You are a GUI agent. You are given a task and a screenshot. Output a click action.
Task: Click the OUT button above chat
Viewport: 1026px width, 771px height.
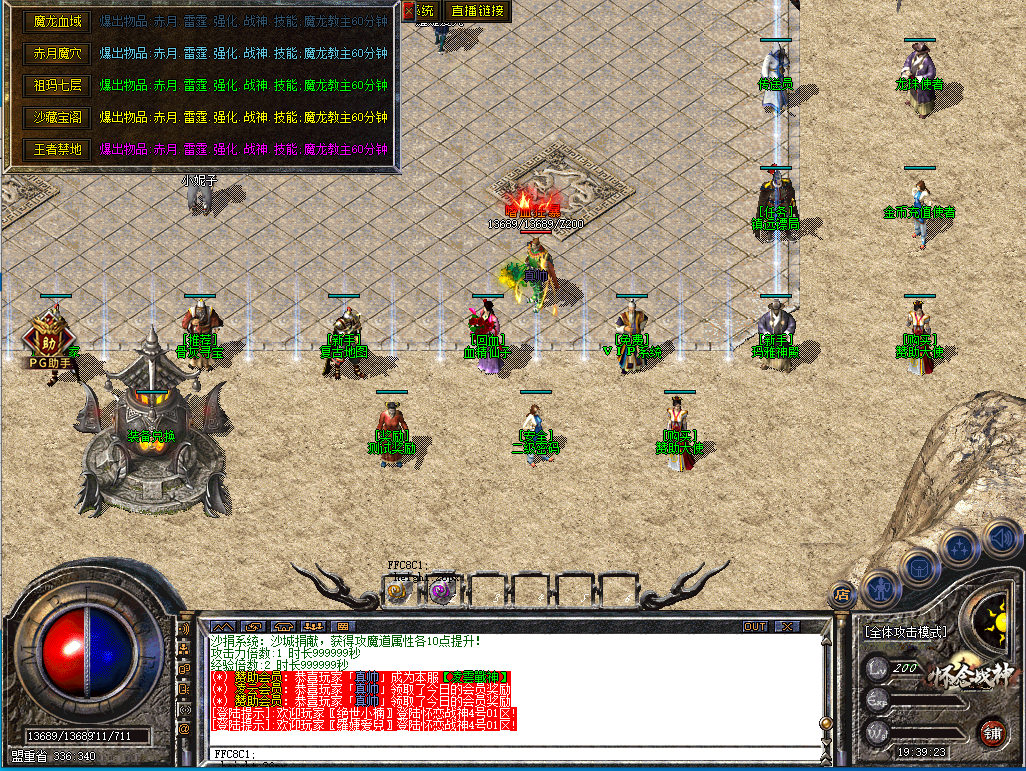click(x=755, y=627)
